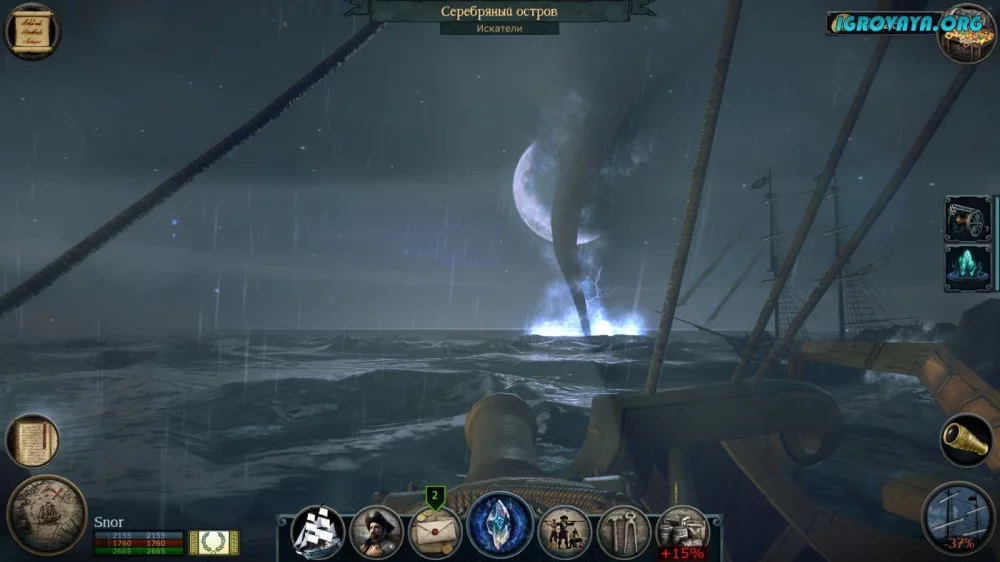The width and height of the screenshot is (1000, 562).
Task: Open the crew members icon
Action: point(565,532)
